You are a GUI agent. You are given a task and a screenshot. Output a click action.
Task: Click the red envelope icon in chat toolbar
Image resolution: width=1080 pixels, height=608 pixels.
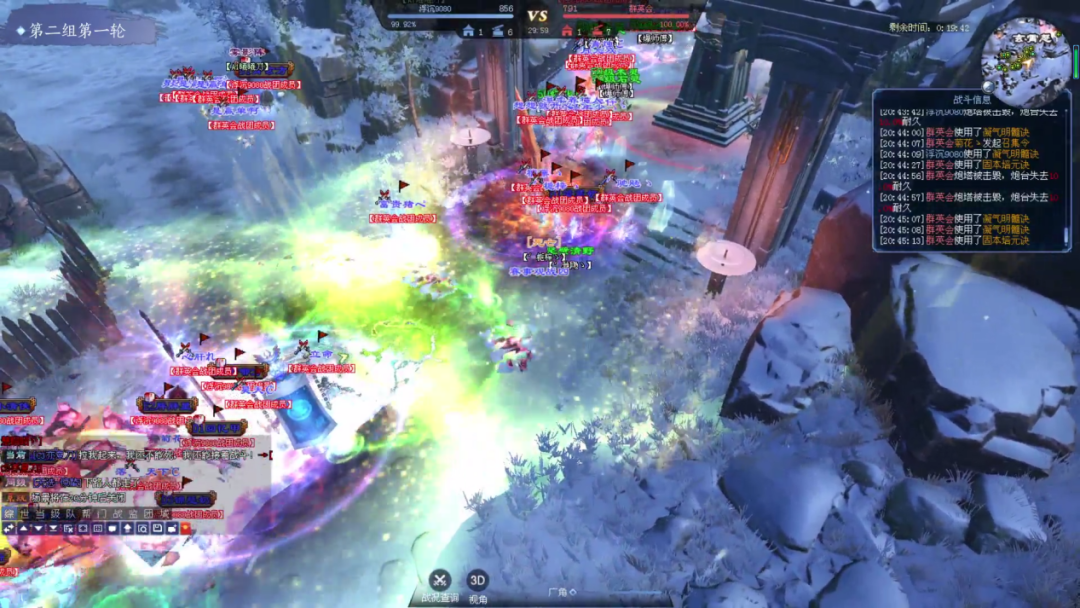pyautogui.click(x=186, y=528)
